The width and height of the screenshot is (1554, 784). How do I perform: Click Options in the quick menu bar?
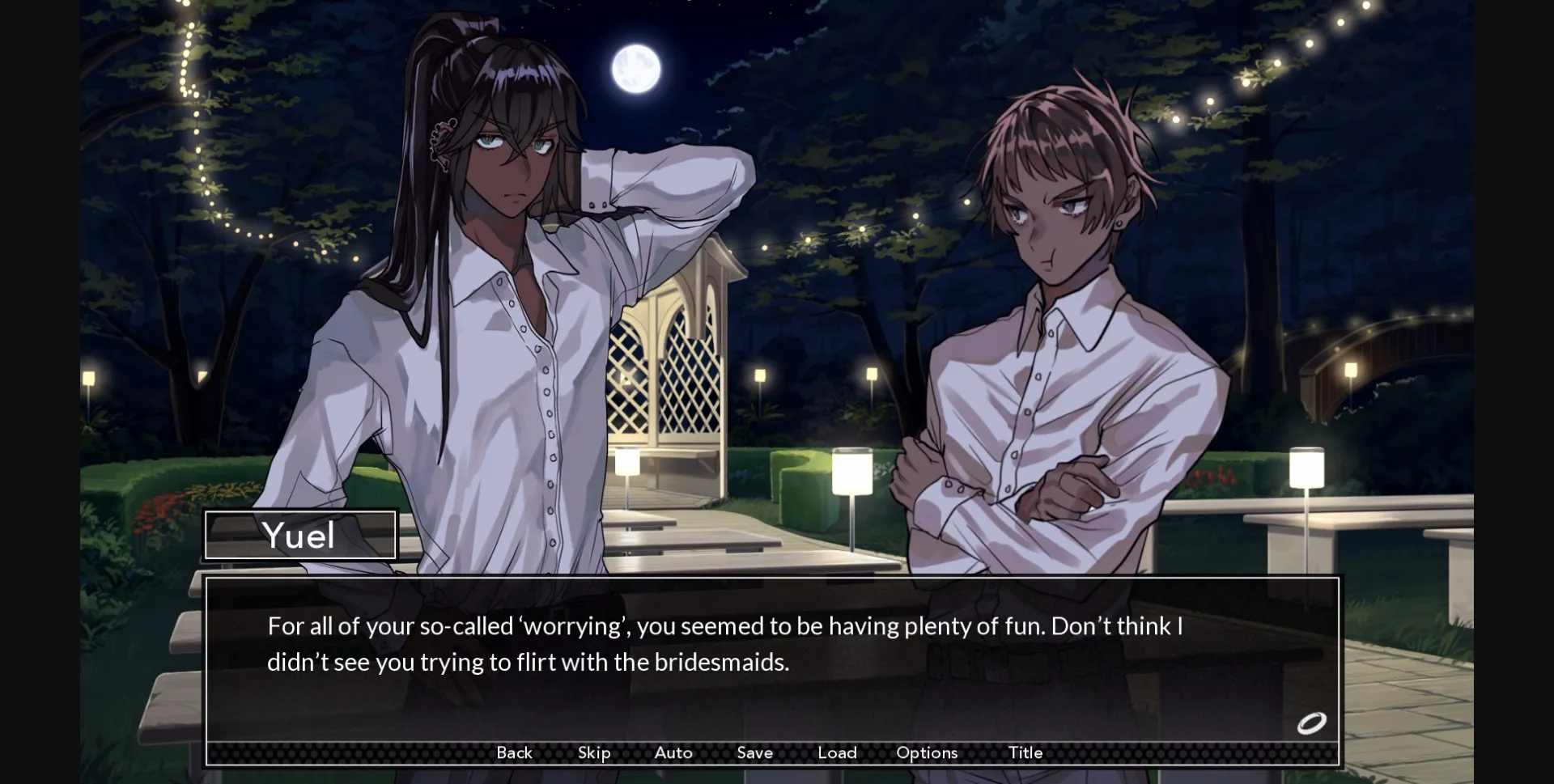tap(926, 752)
